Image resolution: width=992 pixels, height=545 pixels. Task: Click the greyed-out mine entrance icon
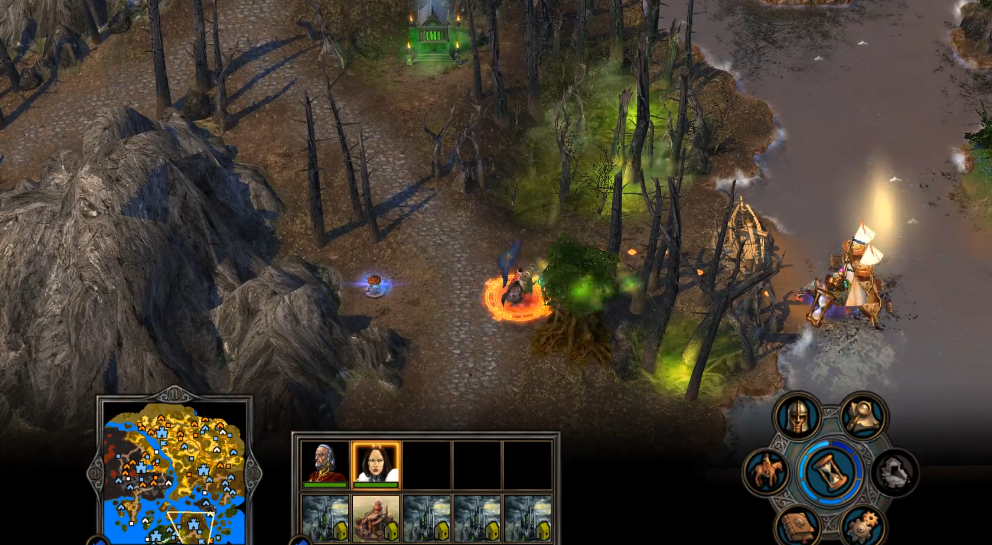[x=894, y=471]
